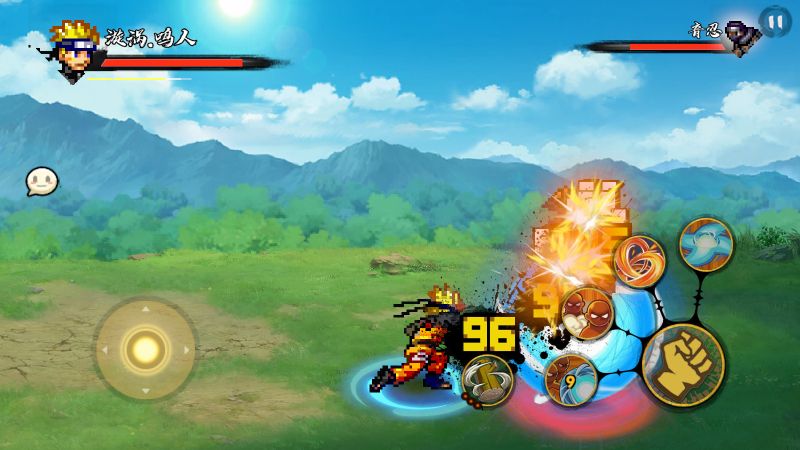Viewport: 800px width, 450px height.
Task: Use the log substitution skill icon
Action: coord(487,381)
